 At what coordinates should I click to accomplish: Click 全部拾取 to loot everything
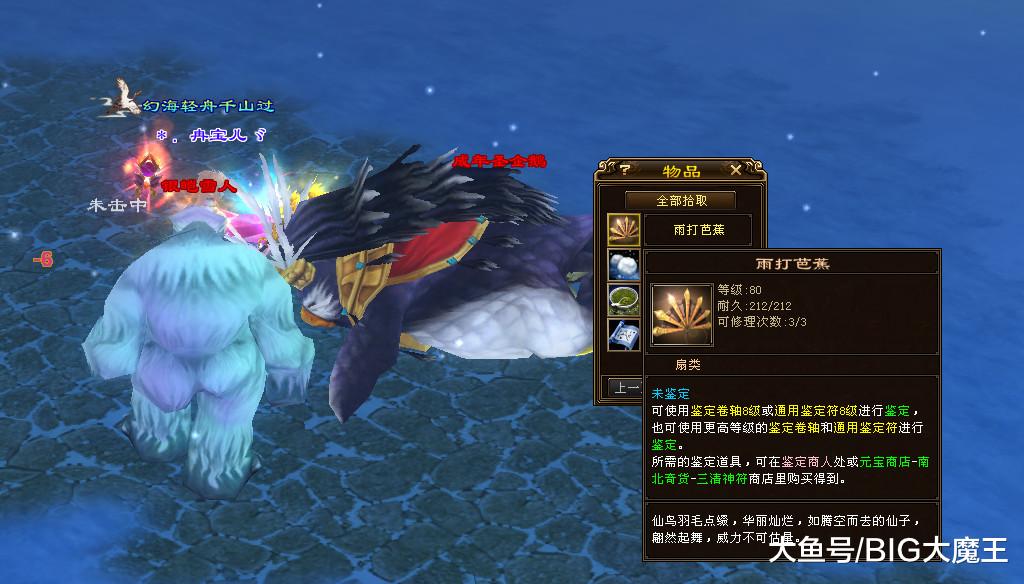click(680, 200)
